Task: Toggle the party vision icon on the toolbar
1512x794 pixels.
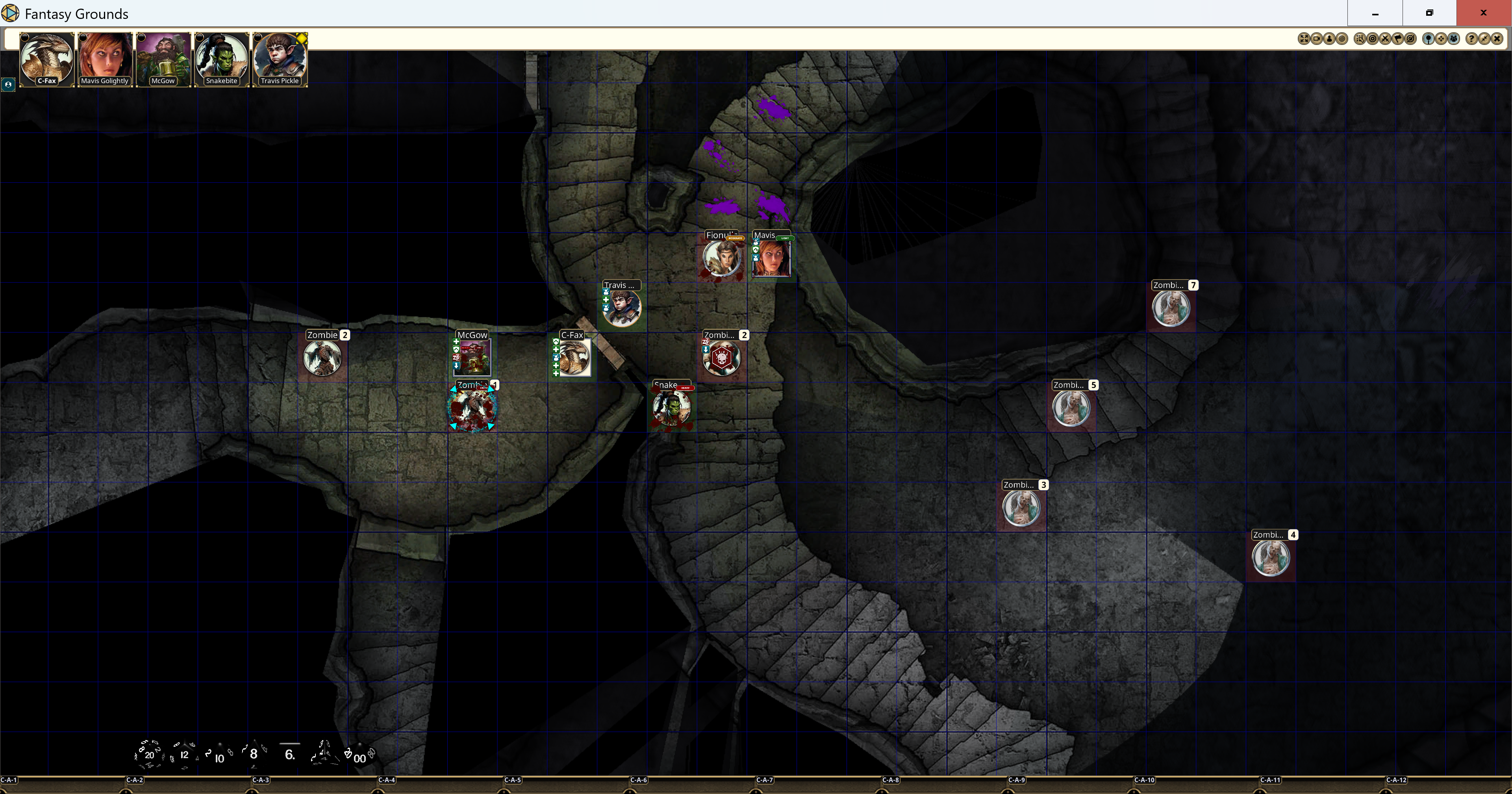Action: (1454, 38)
